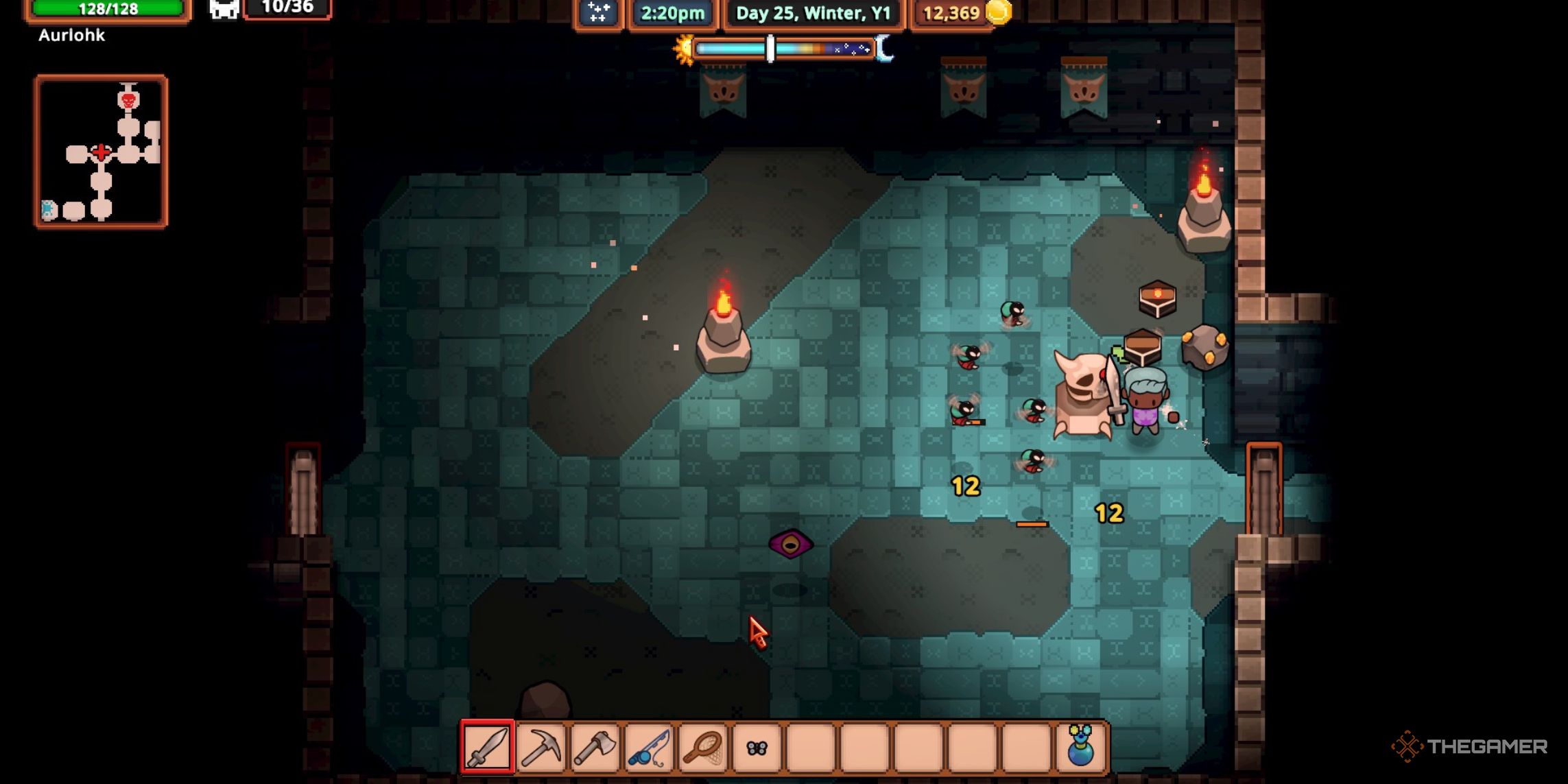Image resolution: width=1568 pixels, height=784 pixels.
Task: Select the sword hotbar slot
Action: (487, 747)
